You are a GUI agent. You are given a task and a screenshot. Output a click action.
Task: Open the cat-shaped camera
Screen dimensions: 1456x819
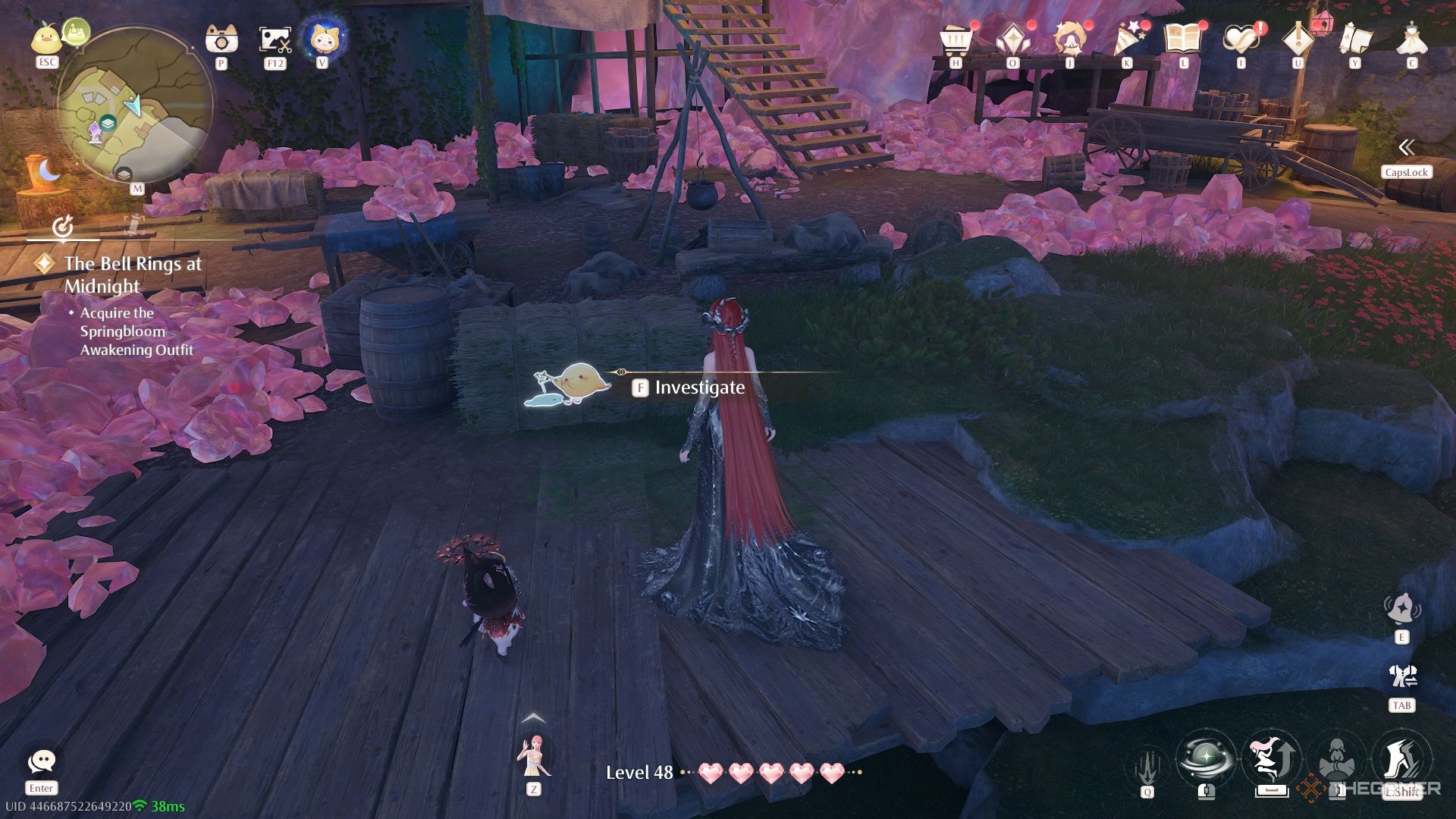click(x=221, y=39)
